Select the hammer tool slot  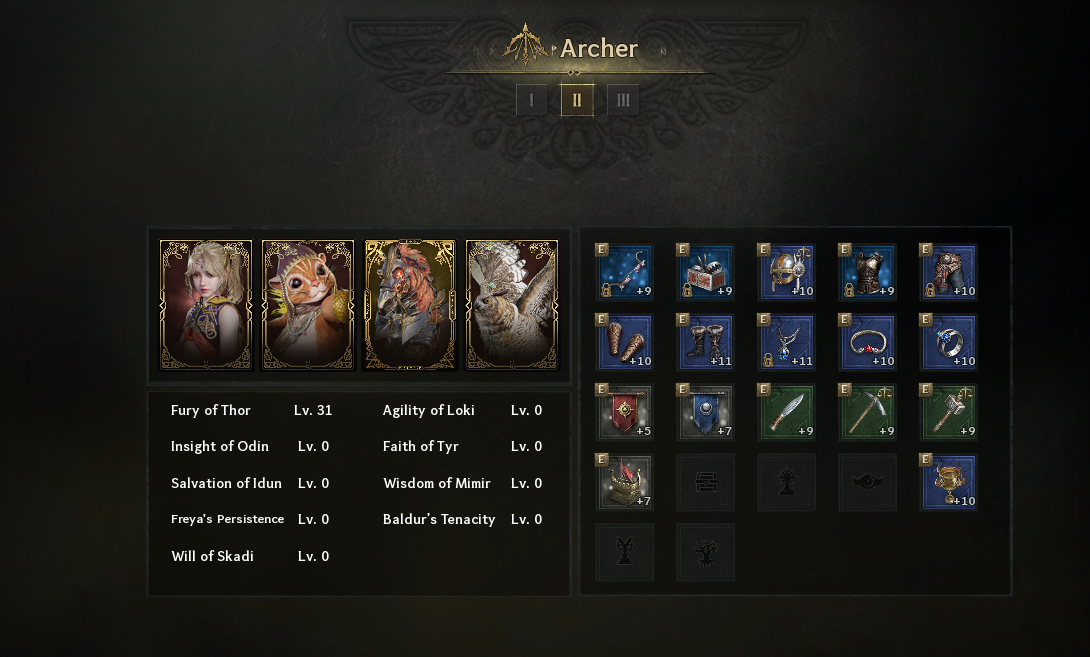(x=949, y=413)
